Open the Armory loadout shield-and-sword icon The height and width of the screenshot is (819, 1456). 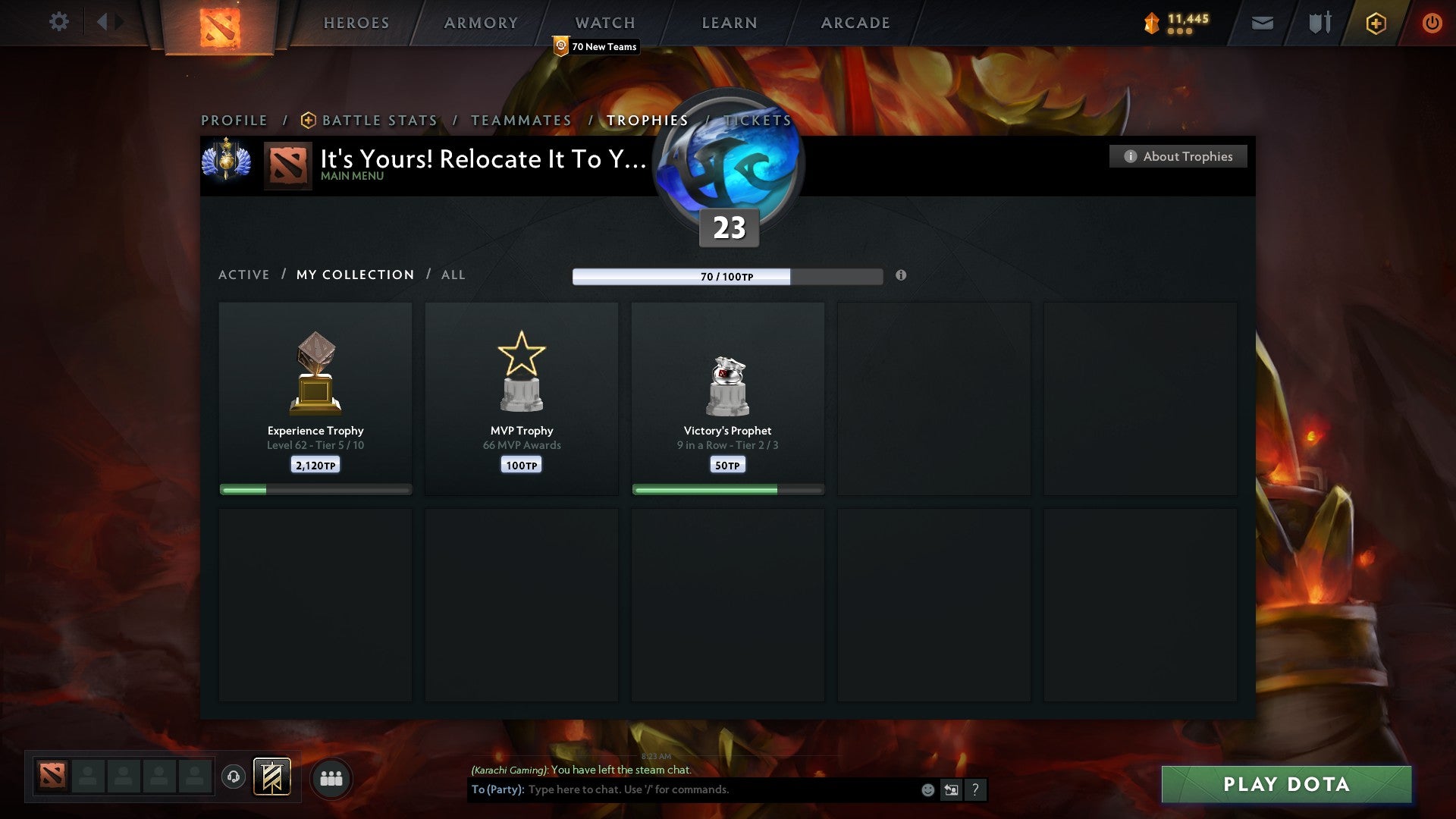[1319, 23]
